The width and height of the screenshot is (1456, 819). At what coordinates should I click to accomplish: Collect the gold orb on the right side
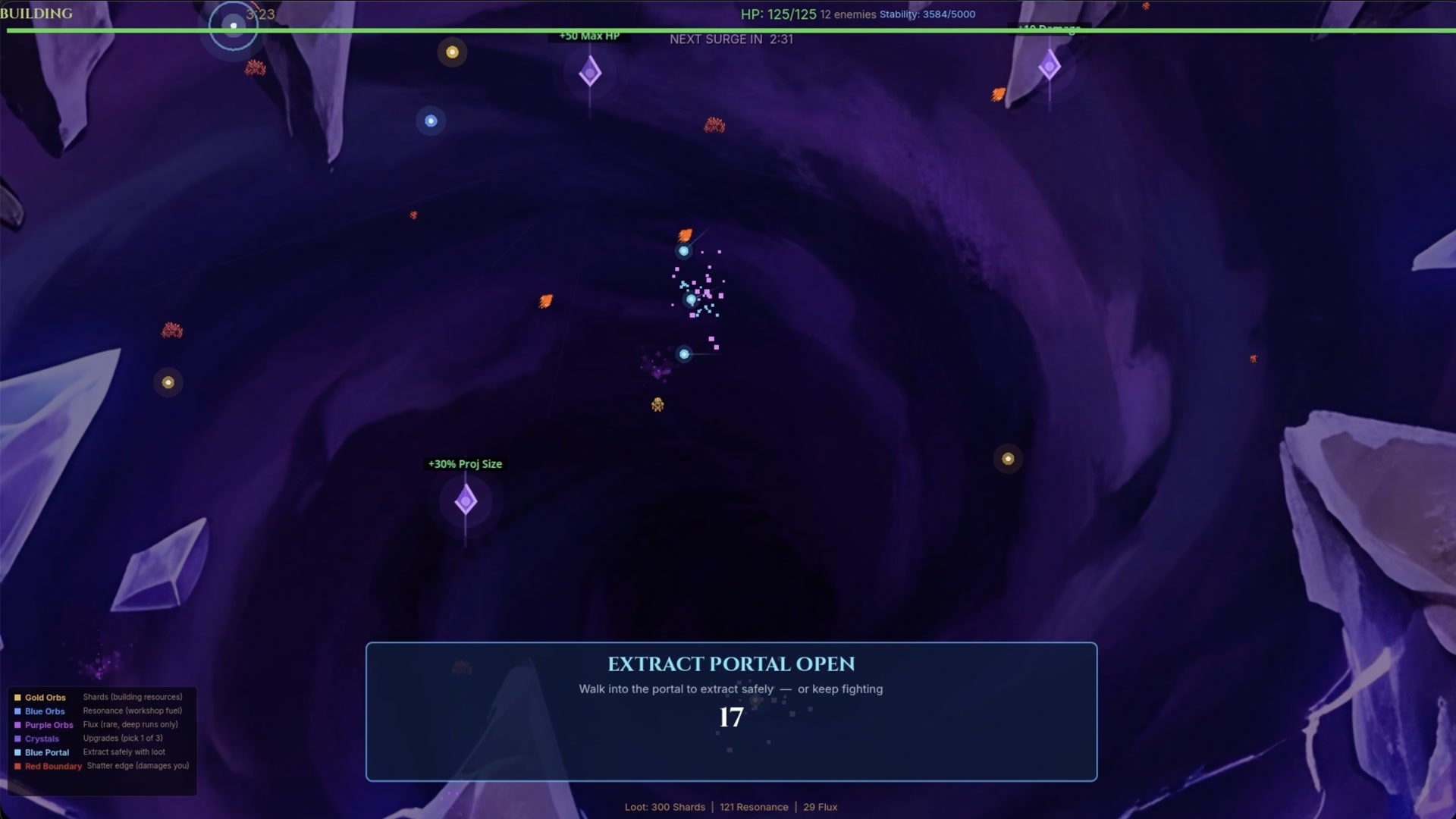click(x=1008, y=459)
